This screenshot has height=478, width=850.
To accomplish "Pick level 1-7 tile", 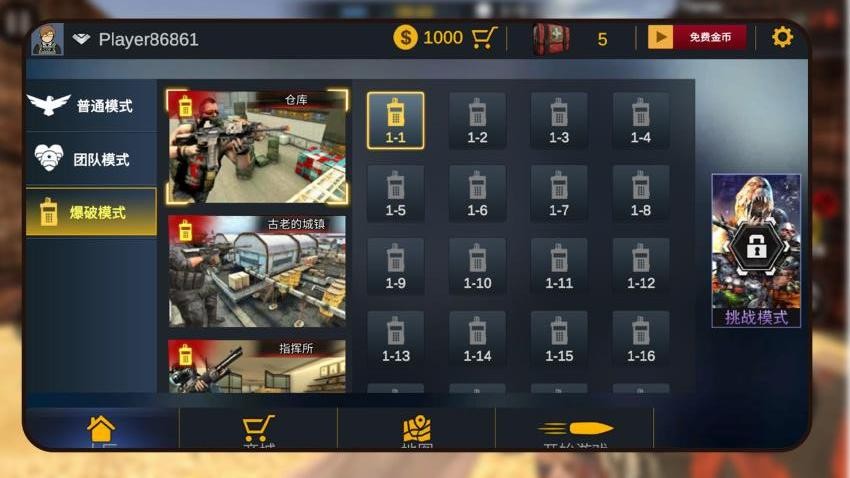I will click(x=559, y=193).
